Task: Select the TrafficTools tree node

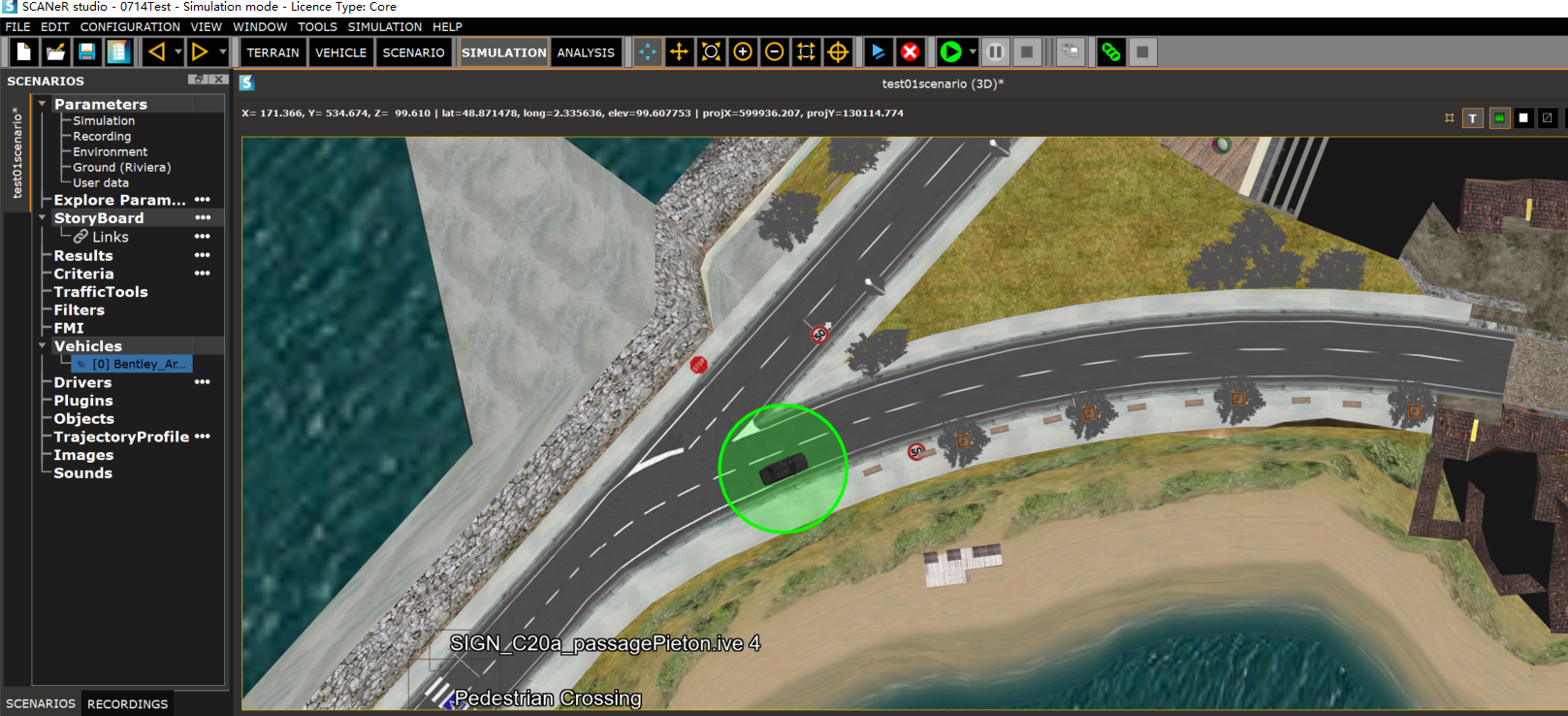Action: 101,292
